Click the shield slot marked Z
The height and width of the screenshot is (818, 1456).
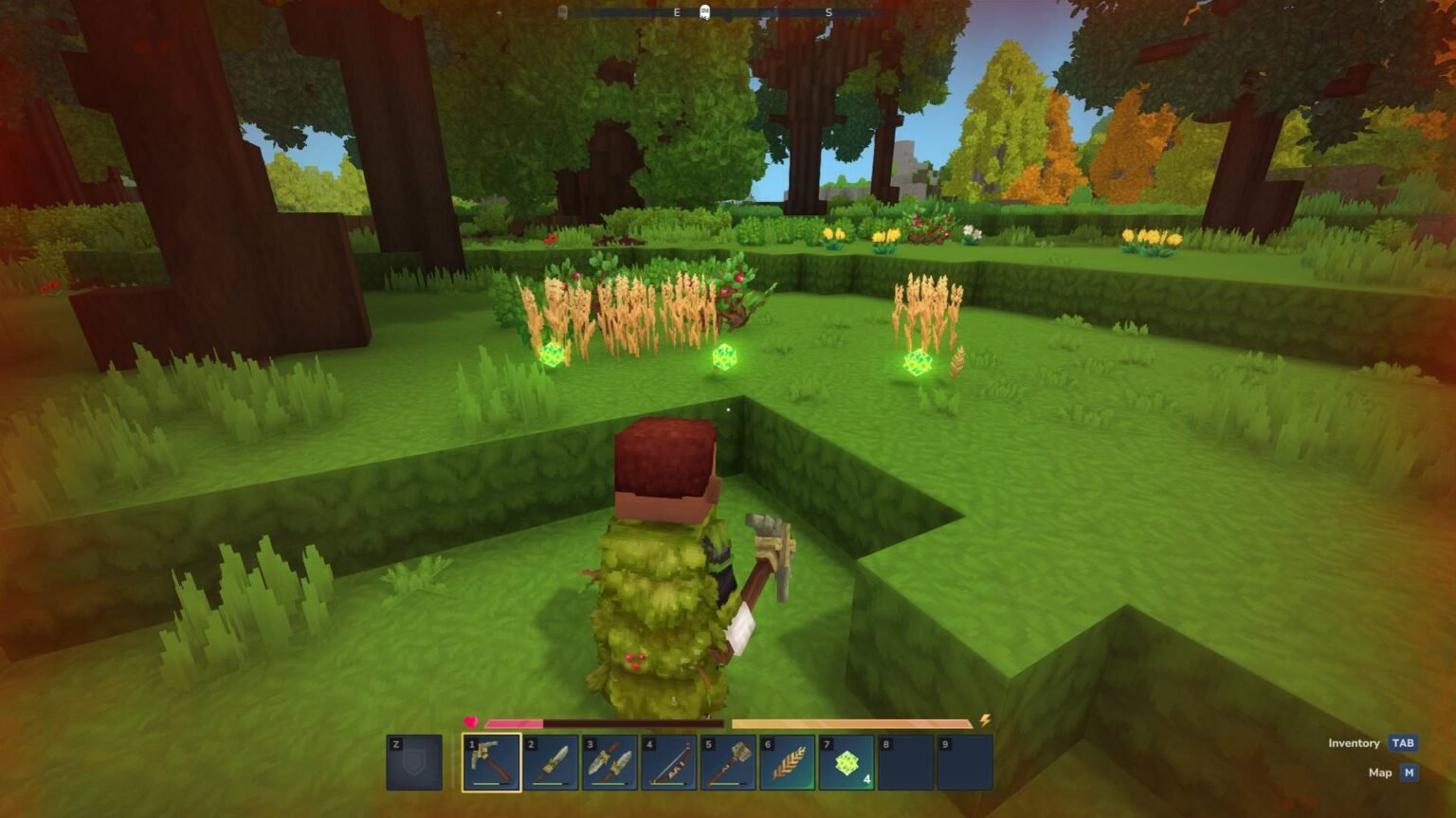(x=414, y=763)
